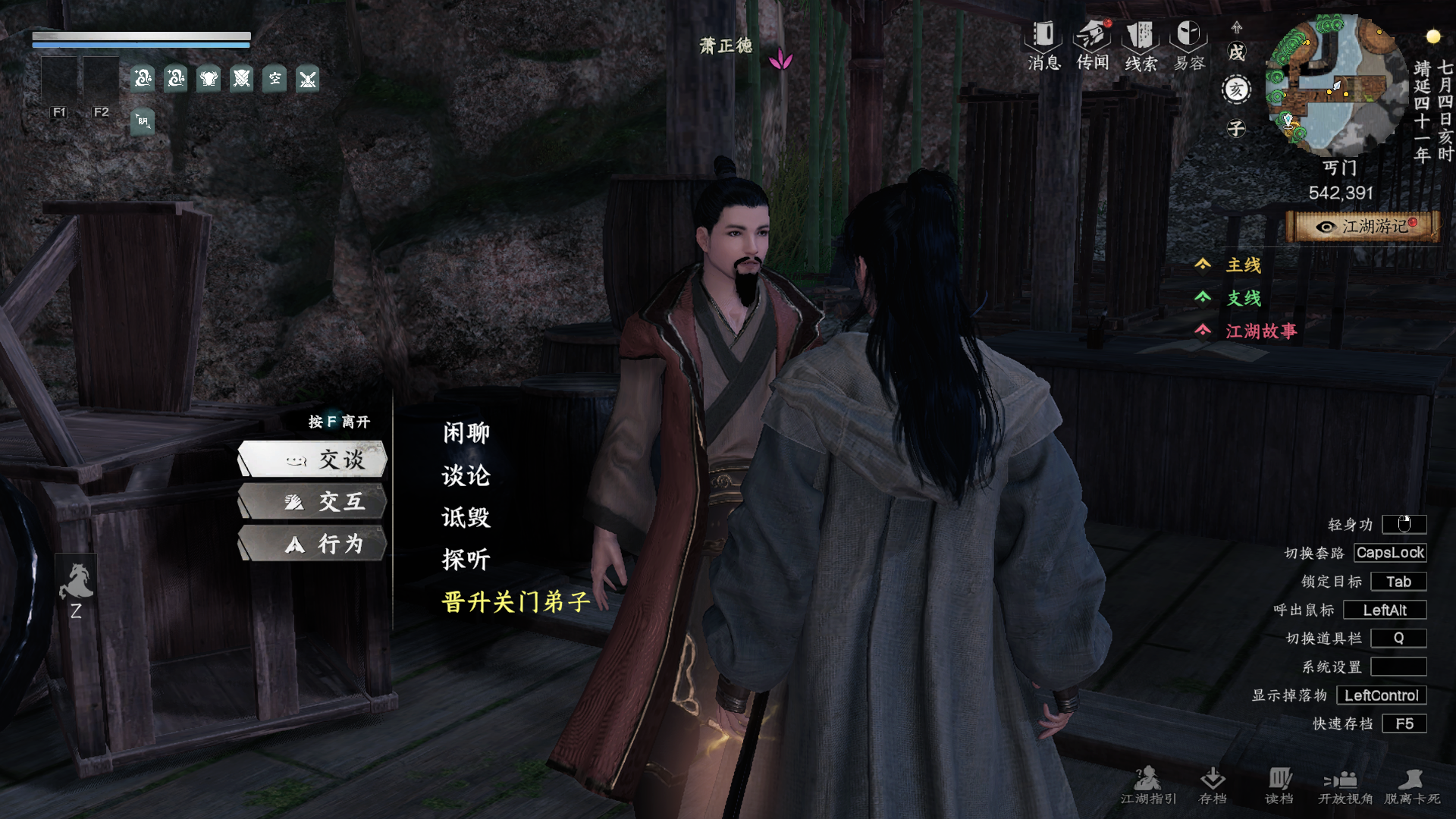This screenshot has height=819, width=1456.
Task: Open the 江湖指引 guide button
Action: (1148, 785)
